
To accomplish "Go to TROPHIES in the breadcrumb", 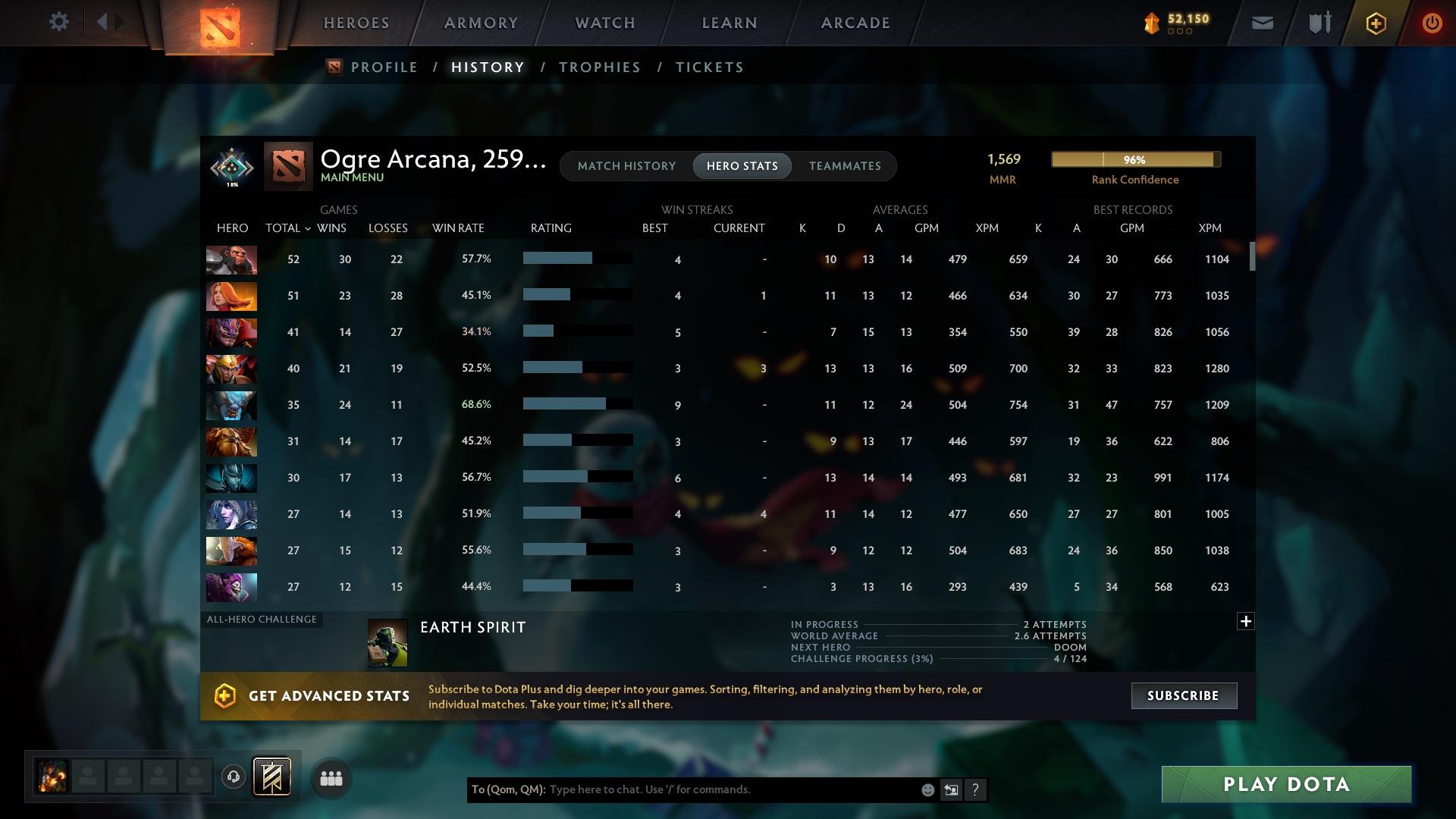I will pyautogui.click(x=598, y=67).
